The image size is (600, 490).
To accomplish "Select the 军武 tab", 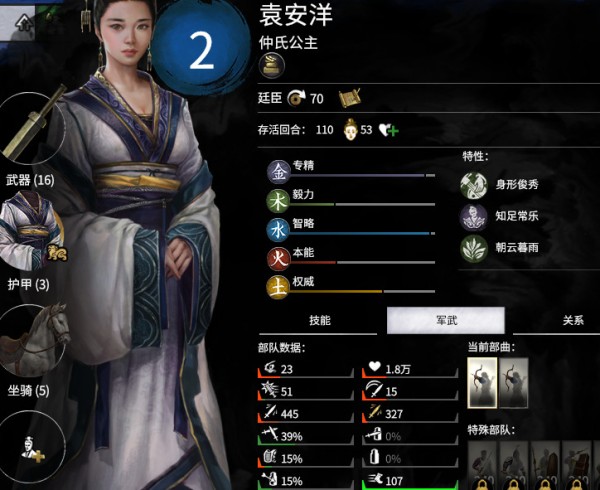I will coord(445,320).
